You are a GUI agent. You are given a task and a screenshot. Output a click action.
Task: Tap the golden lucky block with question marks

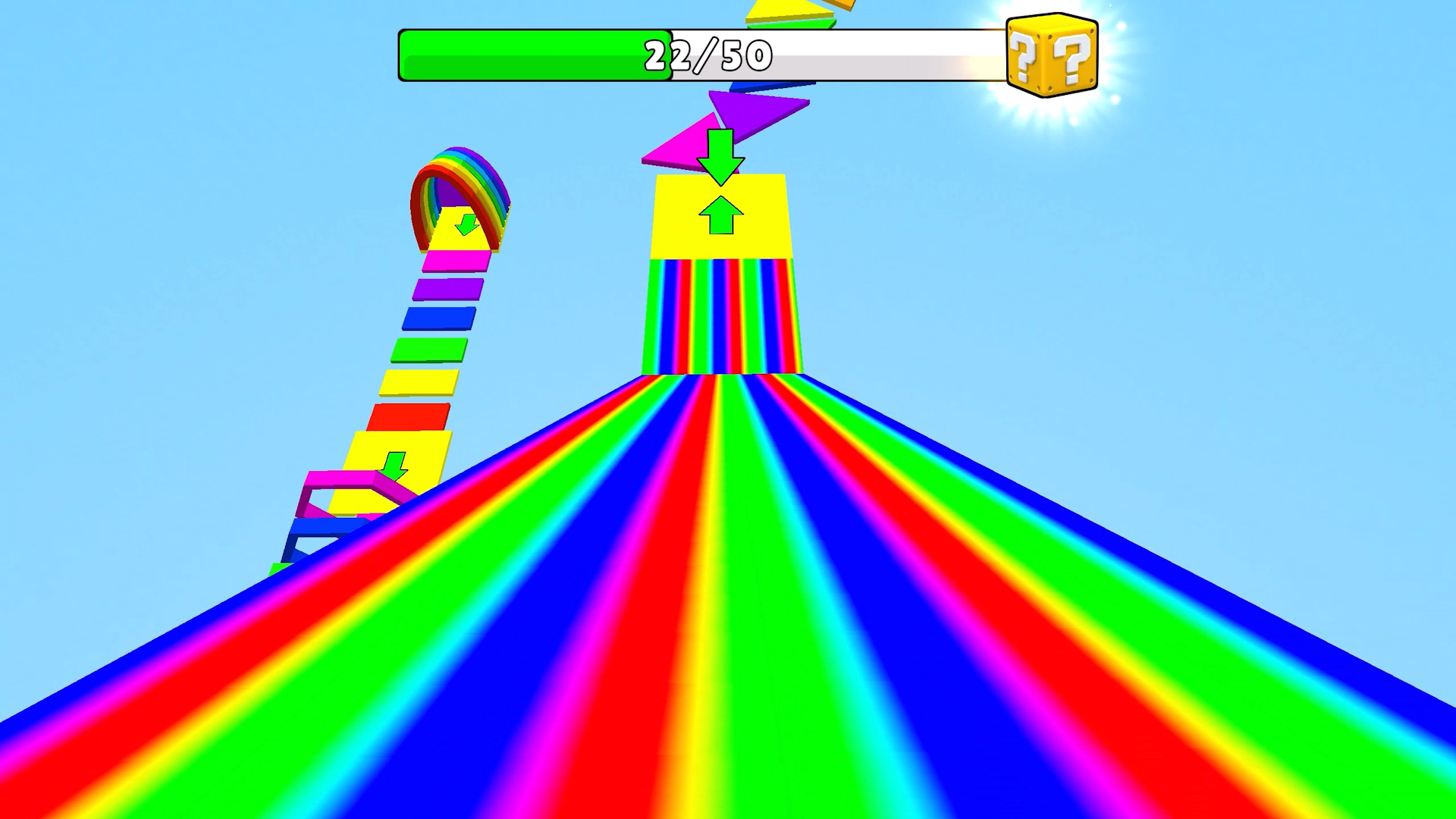tap(1053, 57)
